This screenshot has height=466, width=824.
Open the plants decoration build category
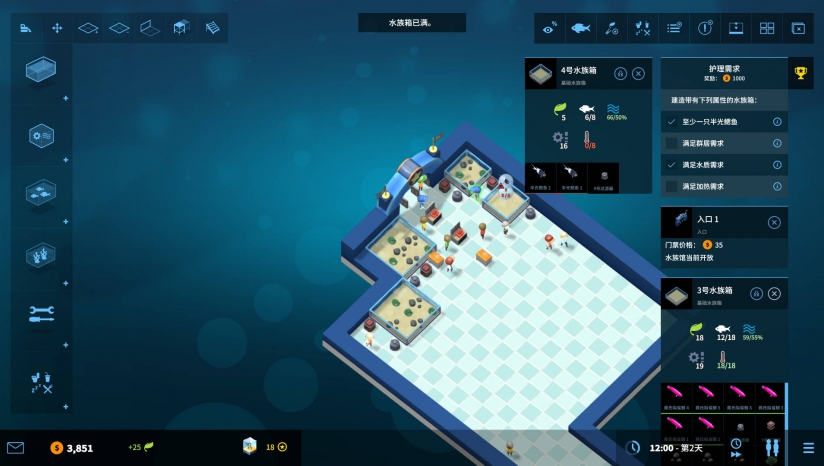pyautogui.click(x=41, y=254)
